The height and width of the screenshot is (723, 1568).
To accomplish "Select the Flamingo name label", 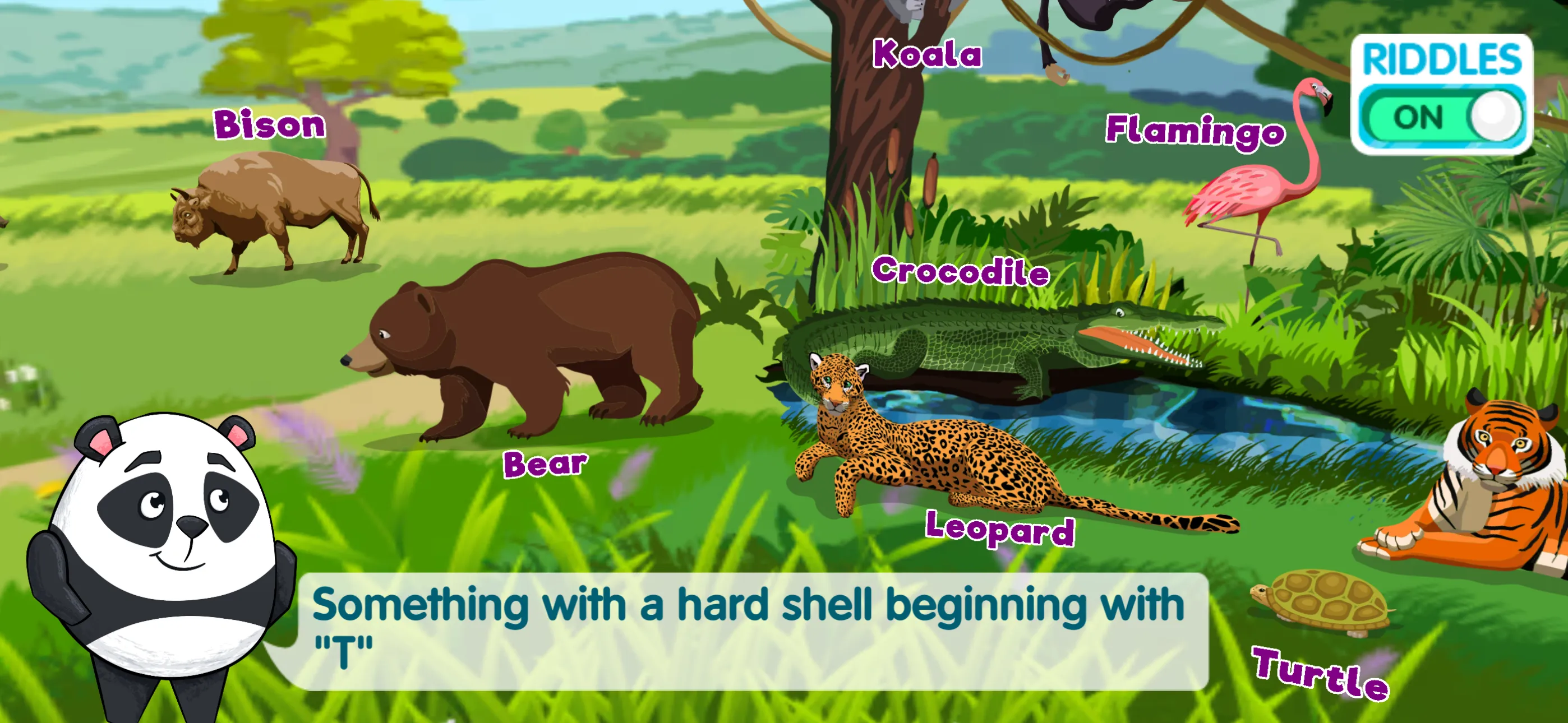I will pyautogui.click(x=1195, y=131).
